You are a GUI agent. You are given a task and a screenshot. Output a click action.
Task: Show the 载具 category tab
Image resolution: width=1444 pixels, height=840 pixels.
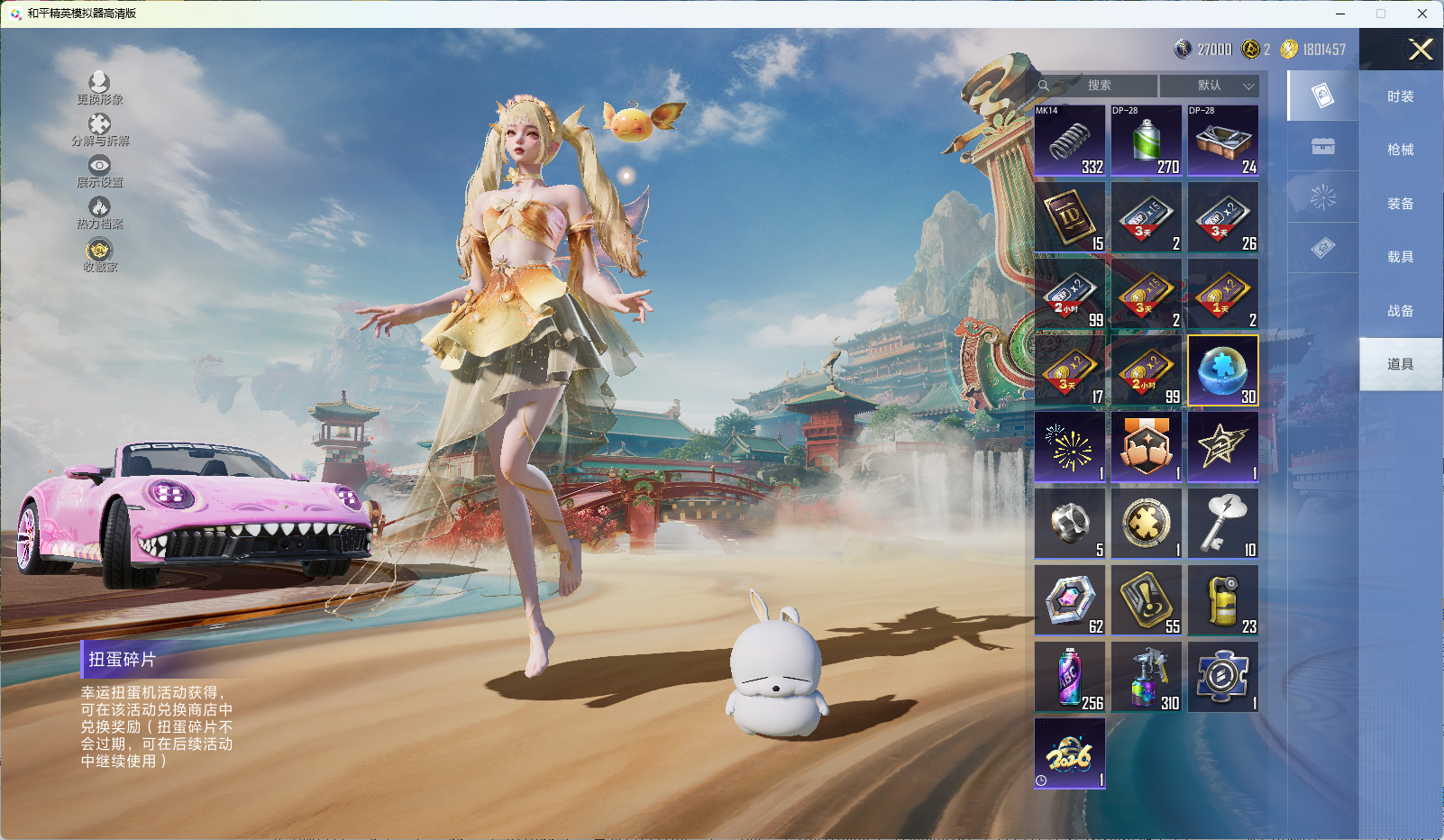(1400, 257)
